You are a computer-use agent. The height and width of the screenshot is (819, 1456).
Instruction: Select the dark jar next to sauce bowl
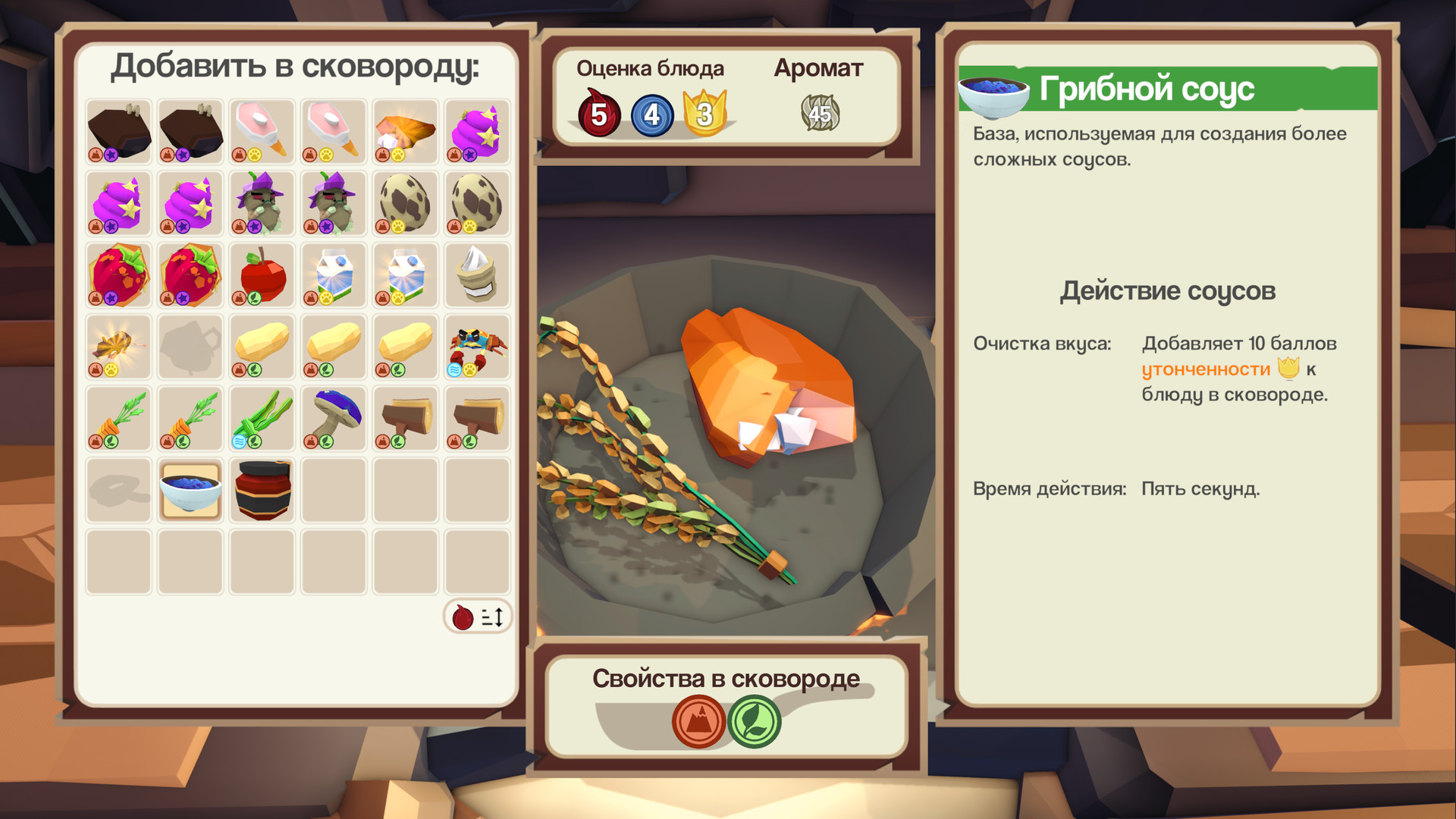pyautogui.click(x=261, y=490)
